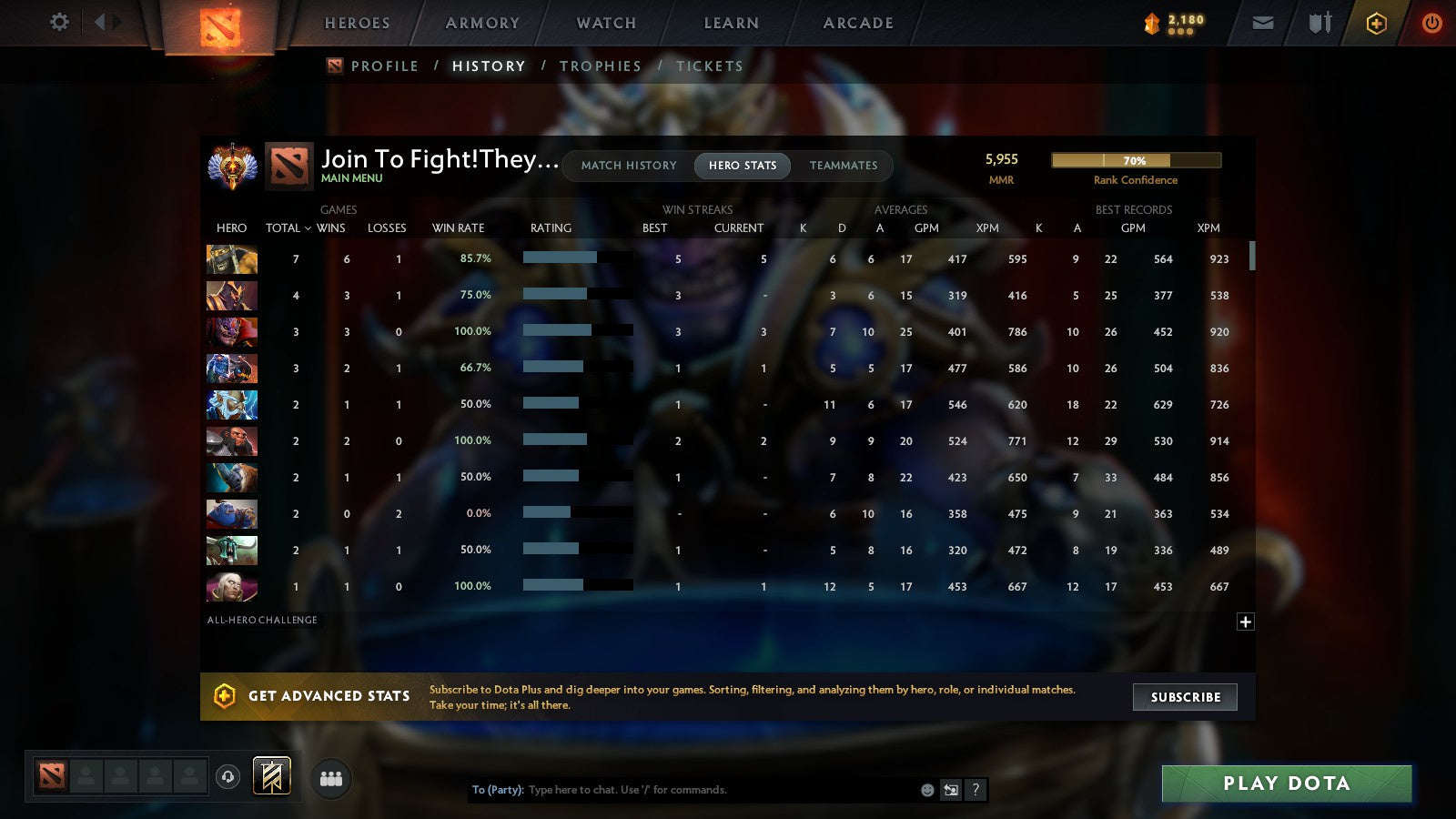Click the Rank Confidence progress bar

pos(1136,160)
